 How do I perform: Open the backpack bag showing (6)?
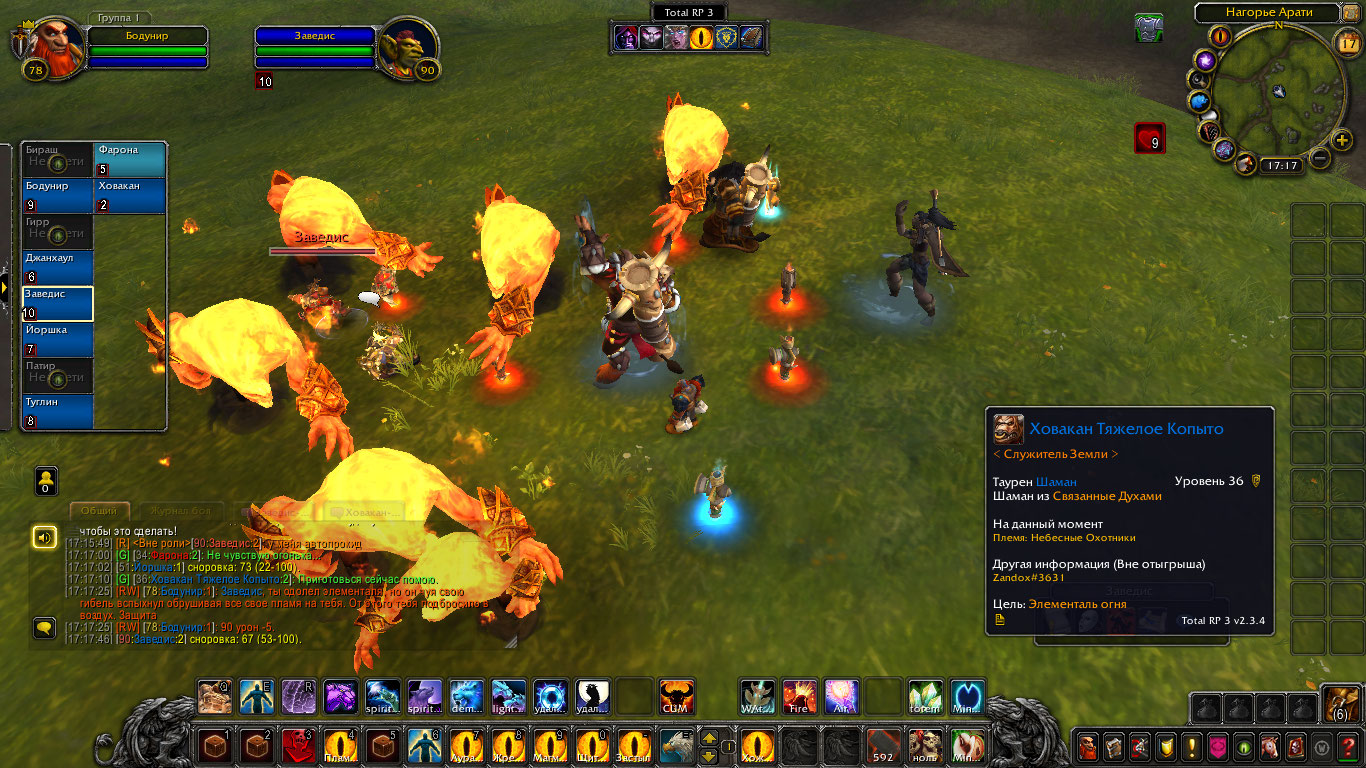[x=1341, y=703]
